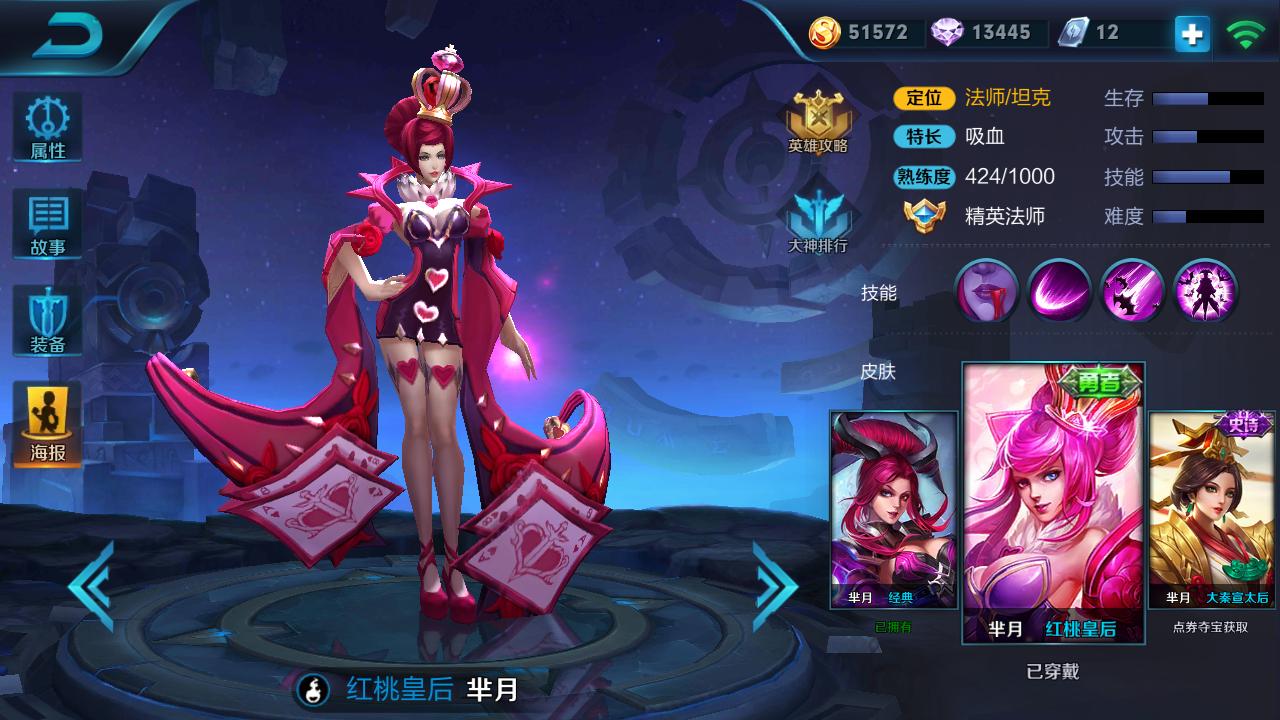Choose the 经典 classic skin card
Screen dimensions: 1280x720
(x=894, y=510)
